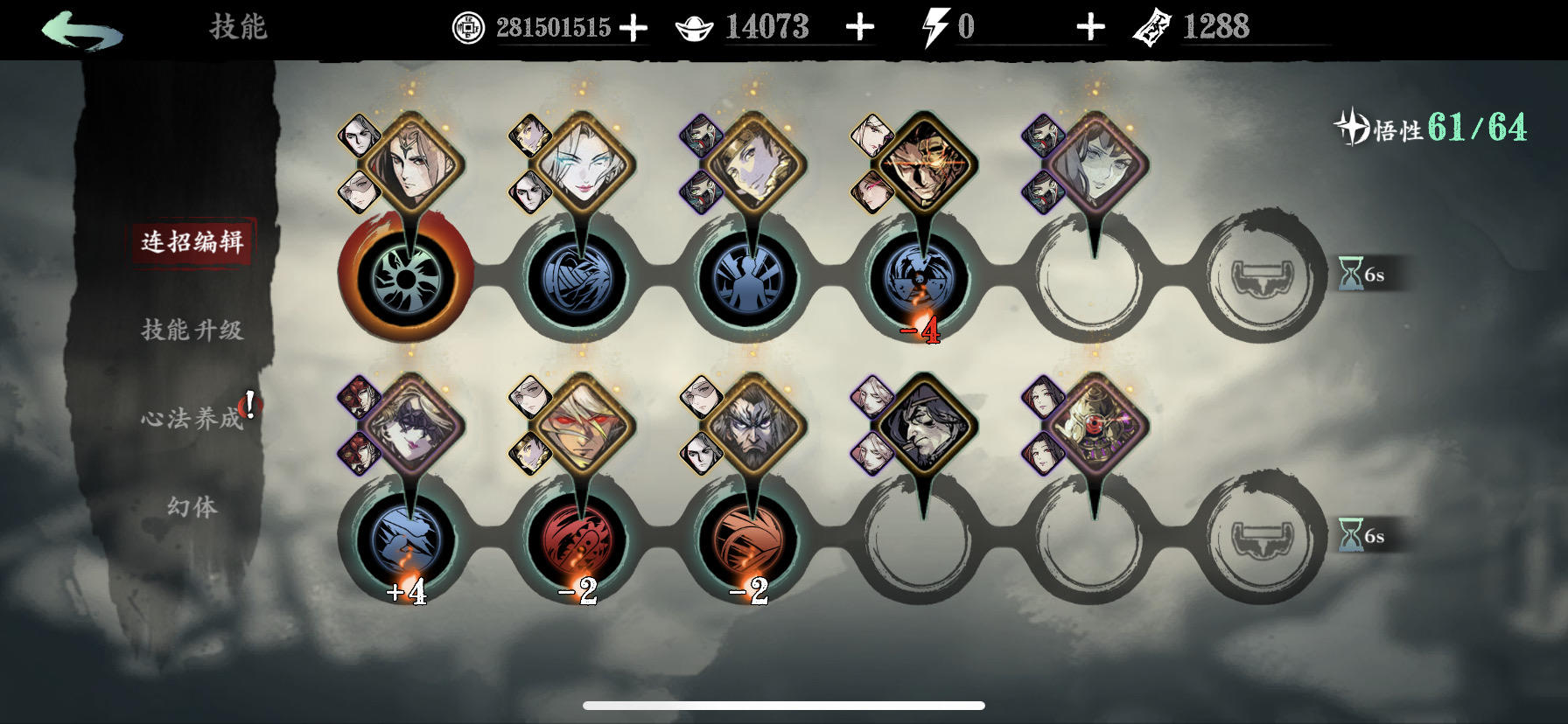Choose the eyepatch man portrait
1568x724 pixels.
coord(920,165)
